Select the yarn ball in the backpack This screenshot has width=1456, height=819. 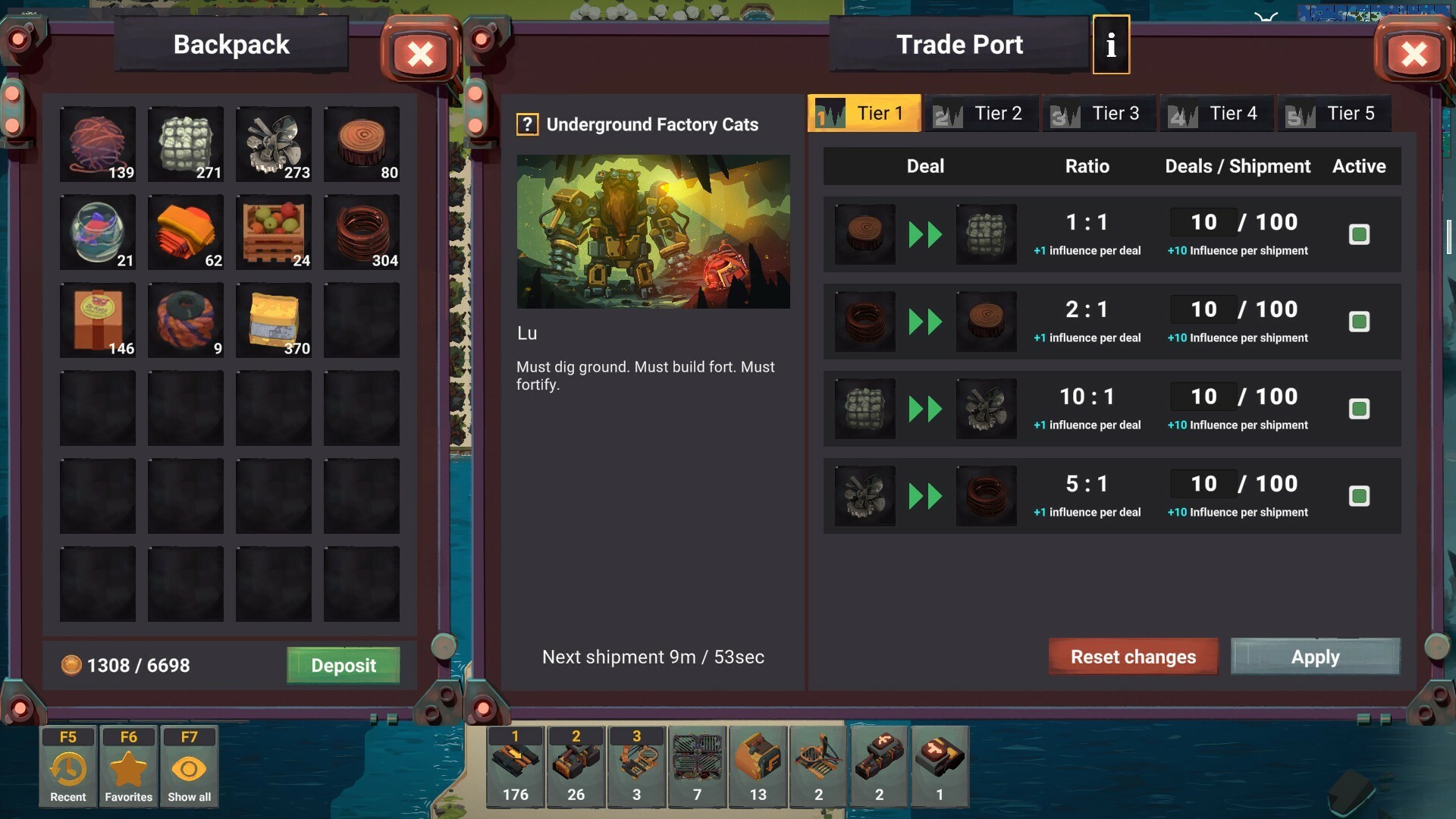pos(97,144)
